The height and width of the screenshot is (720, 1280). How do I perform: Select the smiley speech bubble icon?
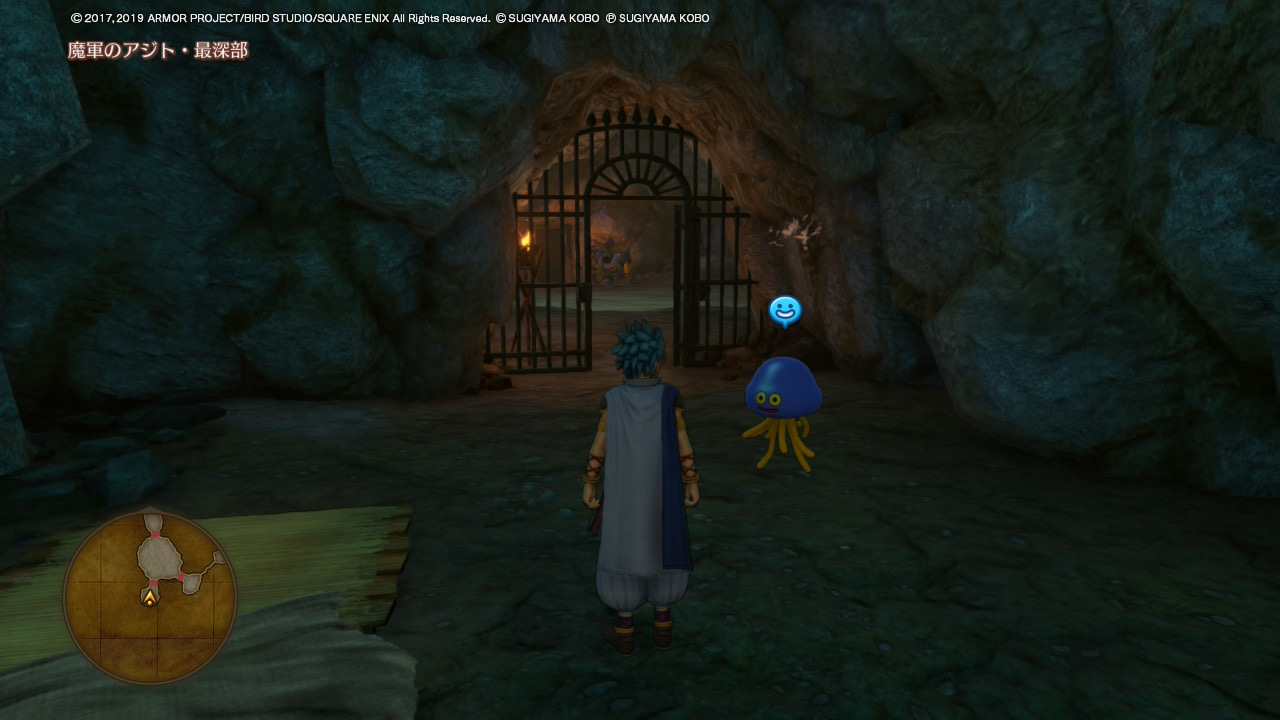(785, 311)
